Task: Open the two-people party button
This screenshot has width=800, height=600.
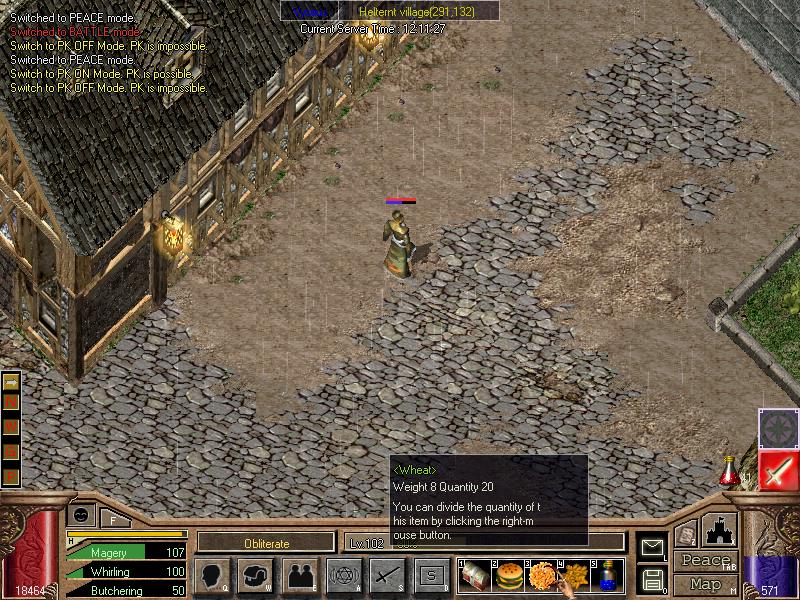Action: tap(300, 575)
